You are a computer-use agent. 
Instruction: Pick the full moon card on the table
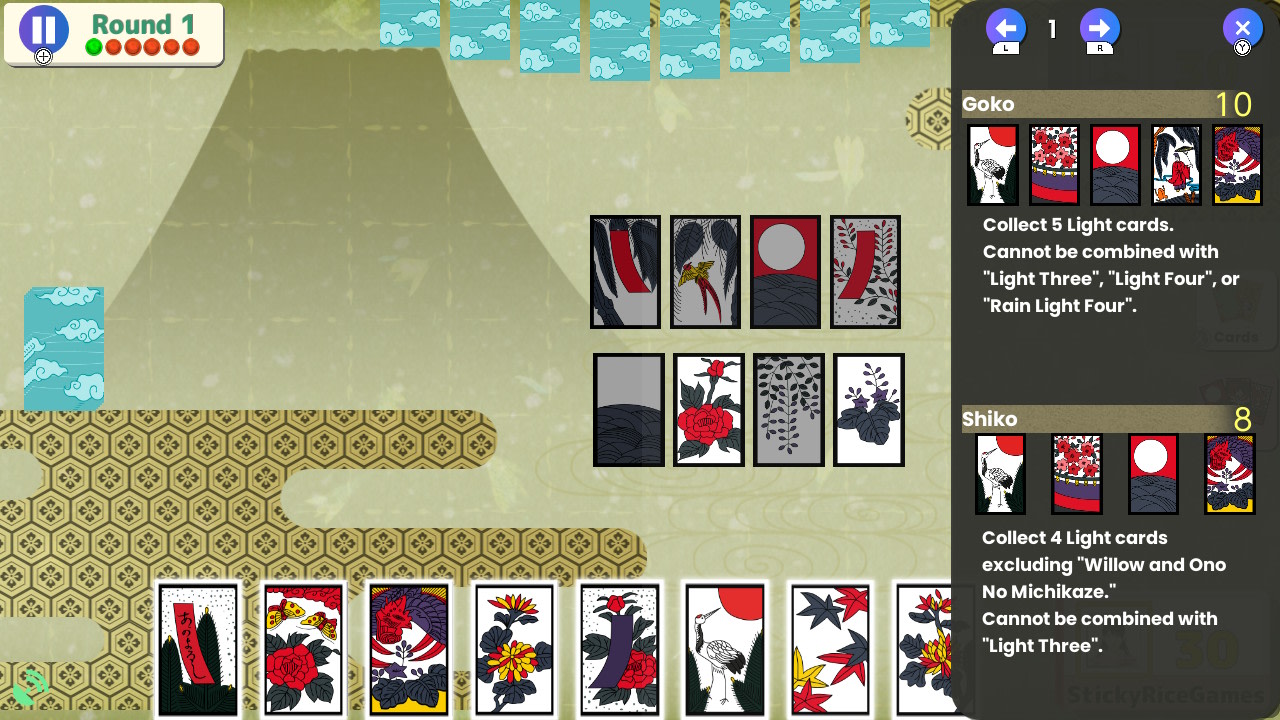785,272
